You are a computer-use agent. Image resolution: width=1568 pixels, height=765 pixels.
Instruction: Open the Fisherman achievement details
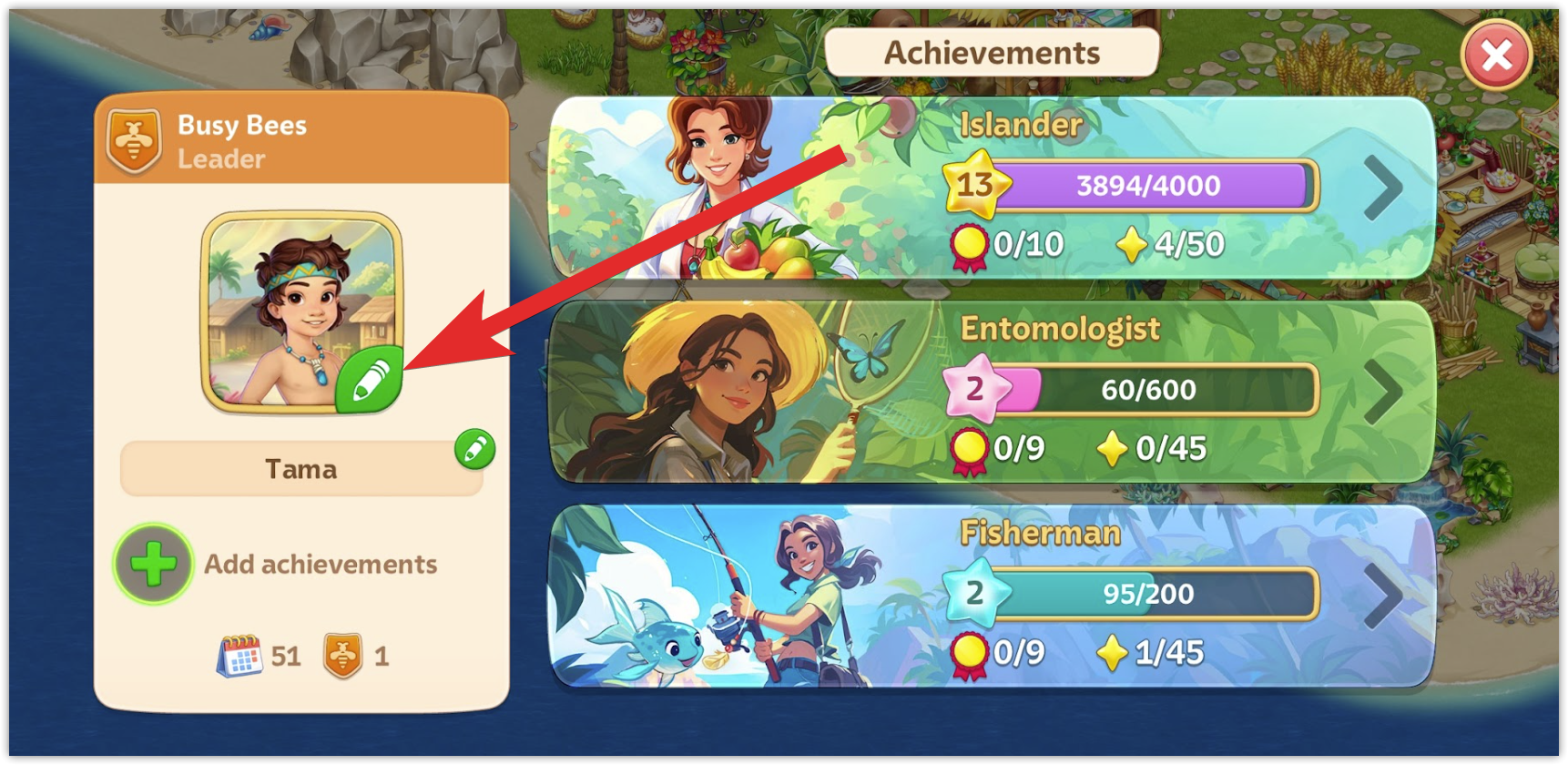[x=1382, y=597]
